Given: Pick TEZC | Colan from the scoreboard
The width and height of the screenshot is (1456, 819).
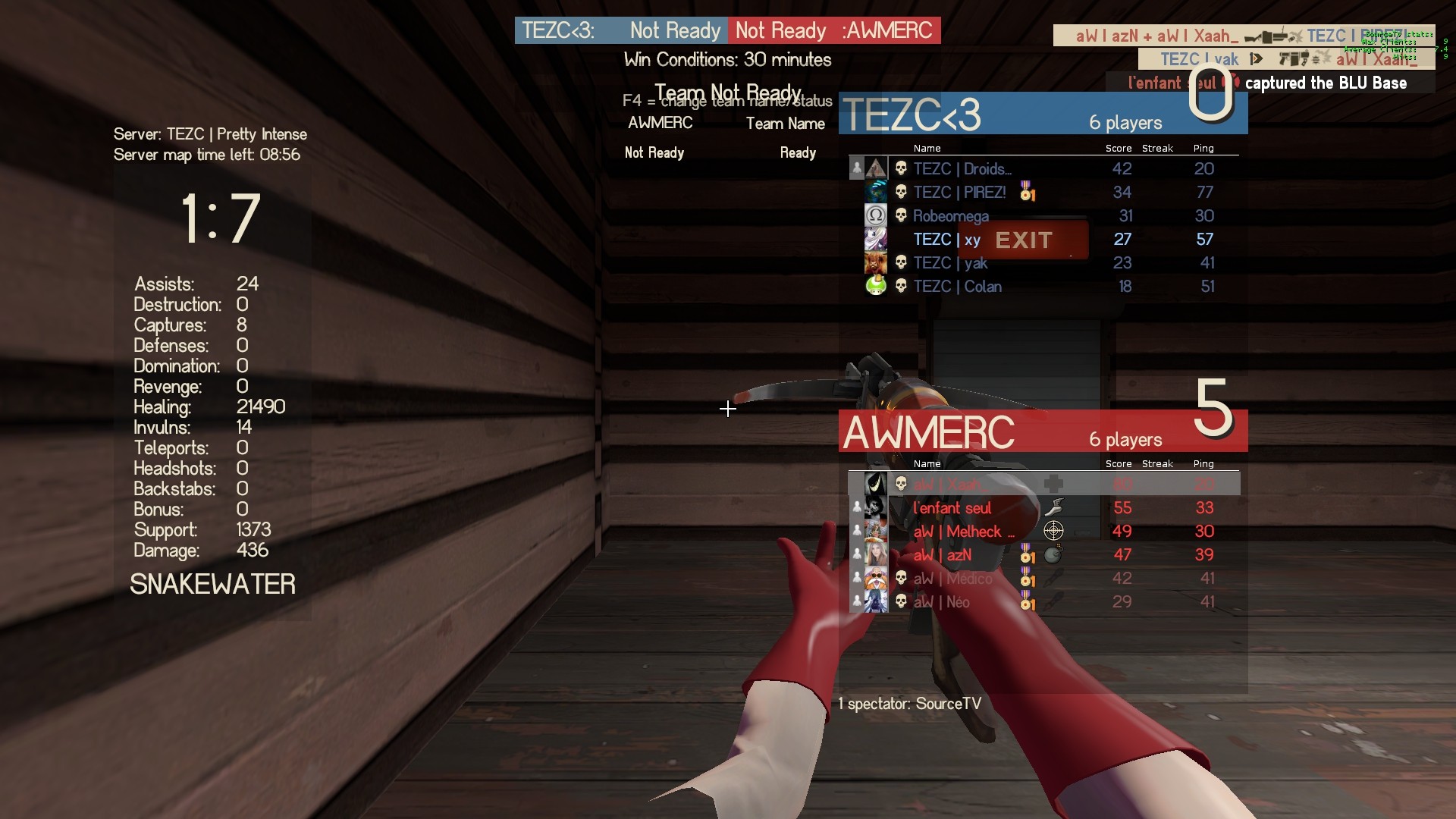Looking at the screenshot, I should 957,287.
